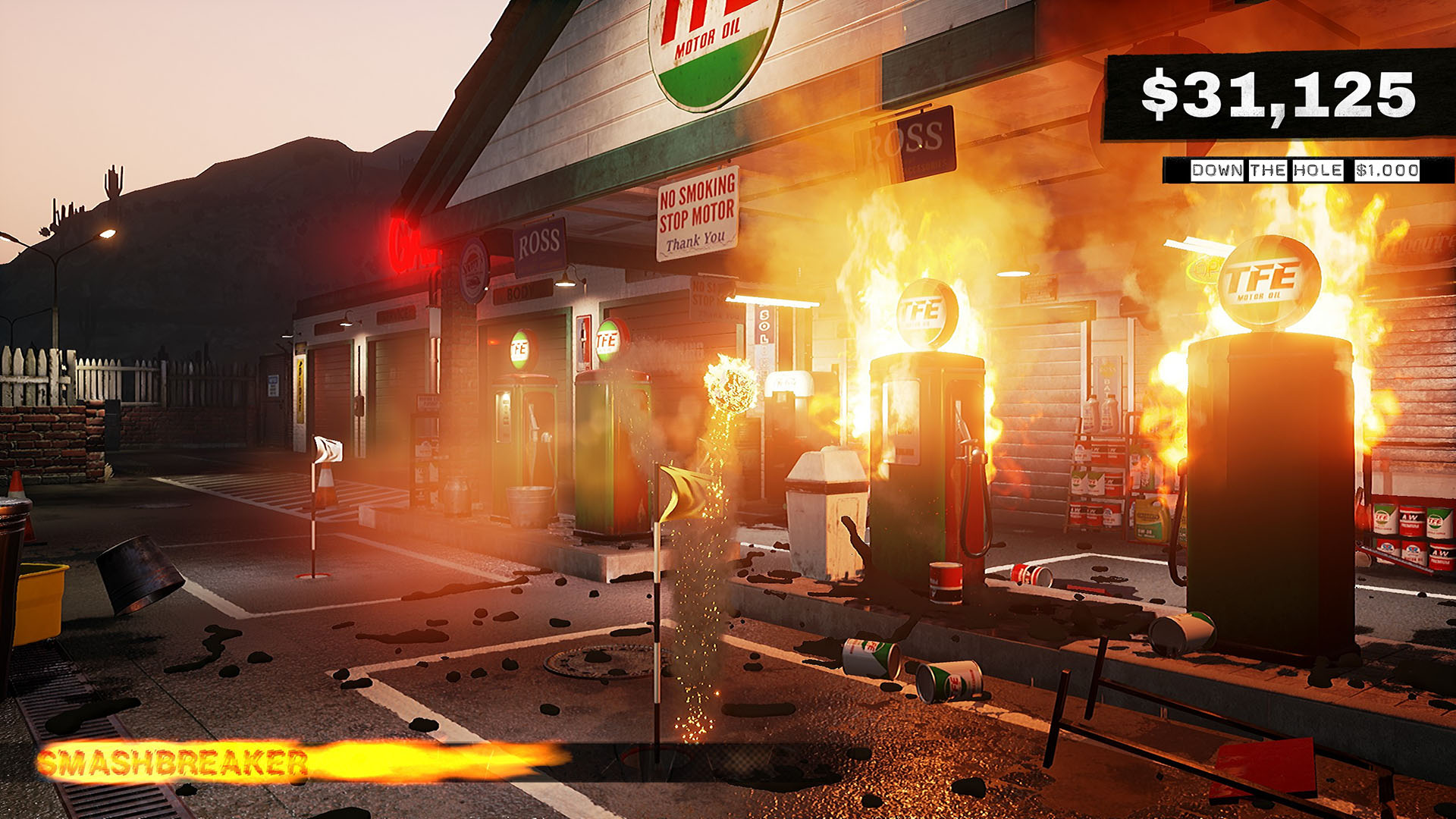This screenshot has width=1456, height=819.
Task: Click the round blue badge sign near the garage
Action: 472,273
